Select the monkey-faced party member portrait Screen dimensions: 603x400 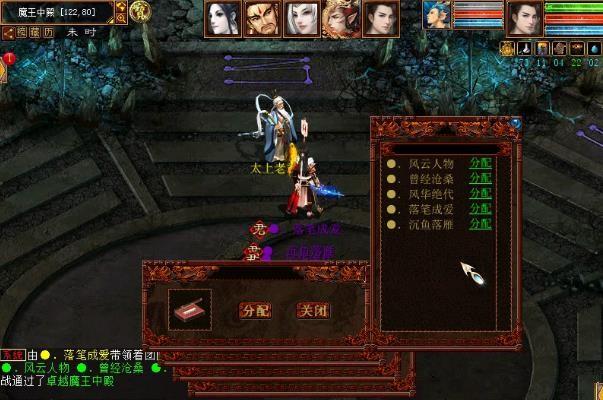point(340,18)
